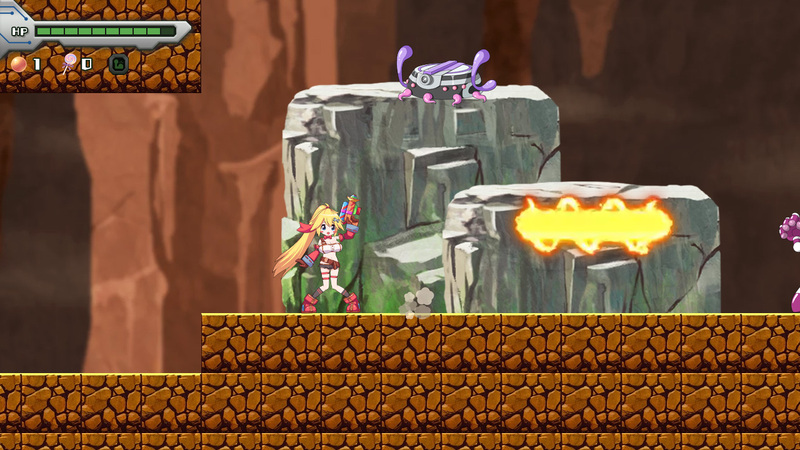This screenshot has height=450, width=800.
Task: Select the swirl lollipop item icon
Action: [69, 64]
